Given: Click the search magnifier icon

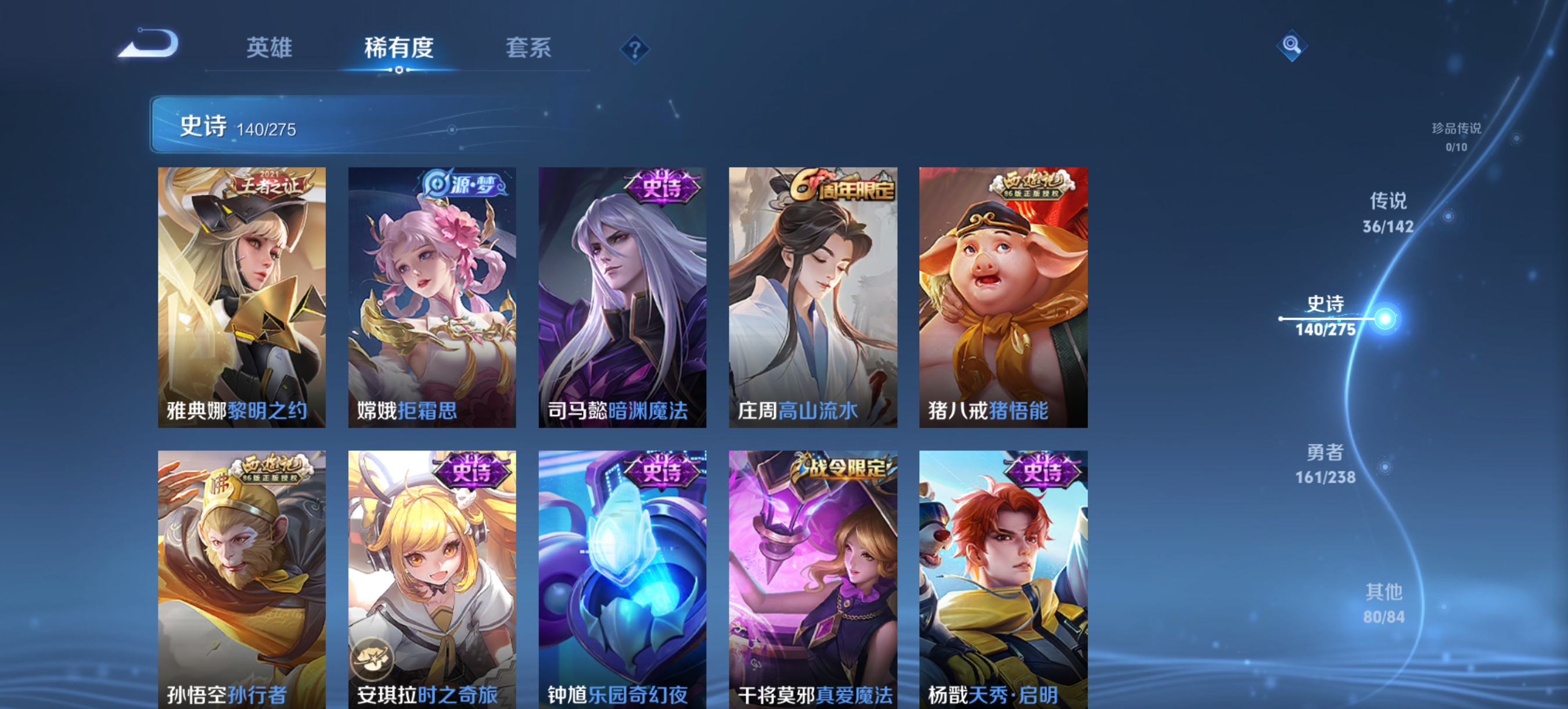Looking at the screenshot, I should click(1292, 46).
